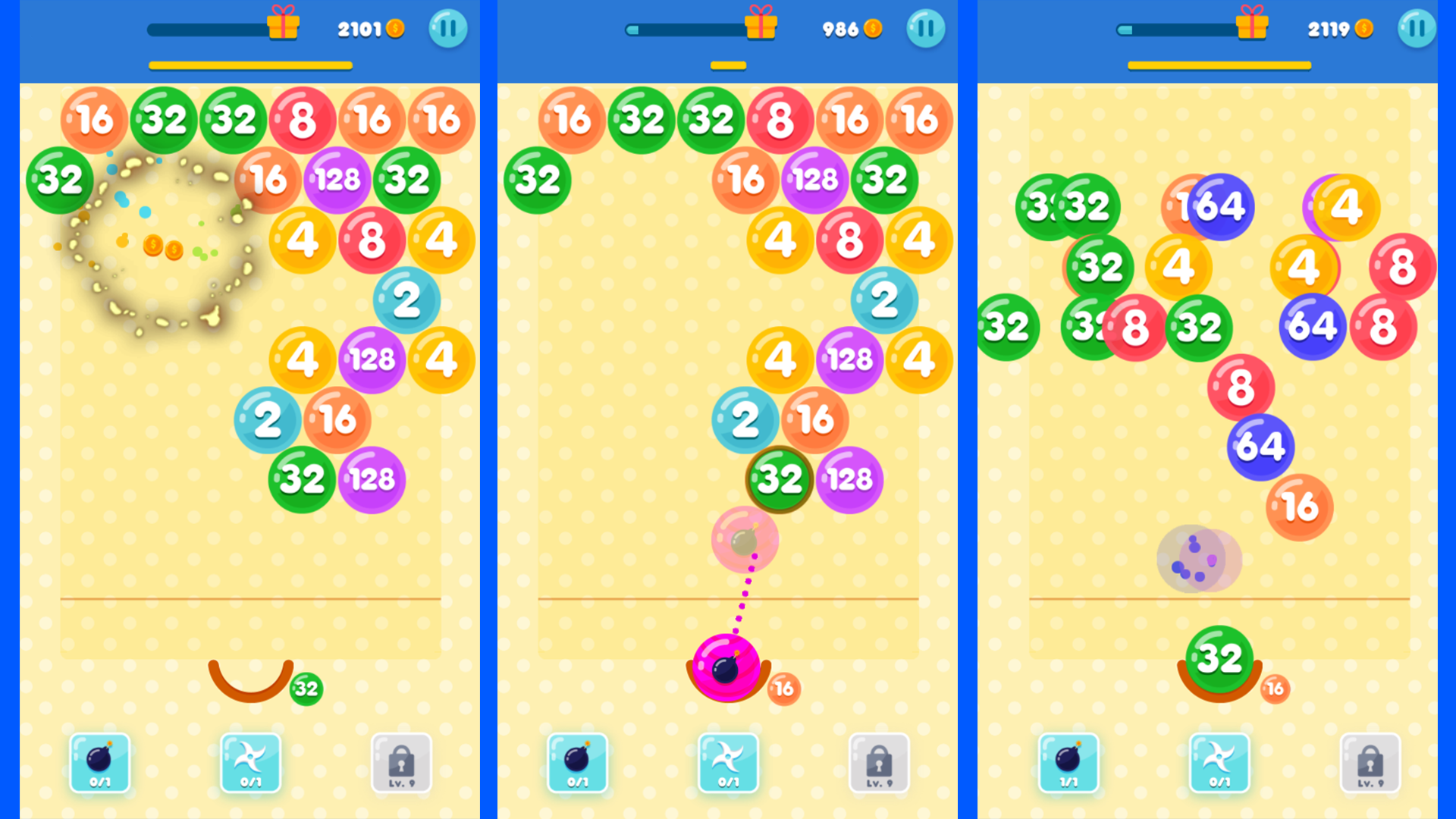Use the ninja star booster in the middle panel
The height and width of the screenshot is (819, 1456).
(x=729, y=764)
